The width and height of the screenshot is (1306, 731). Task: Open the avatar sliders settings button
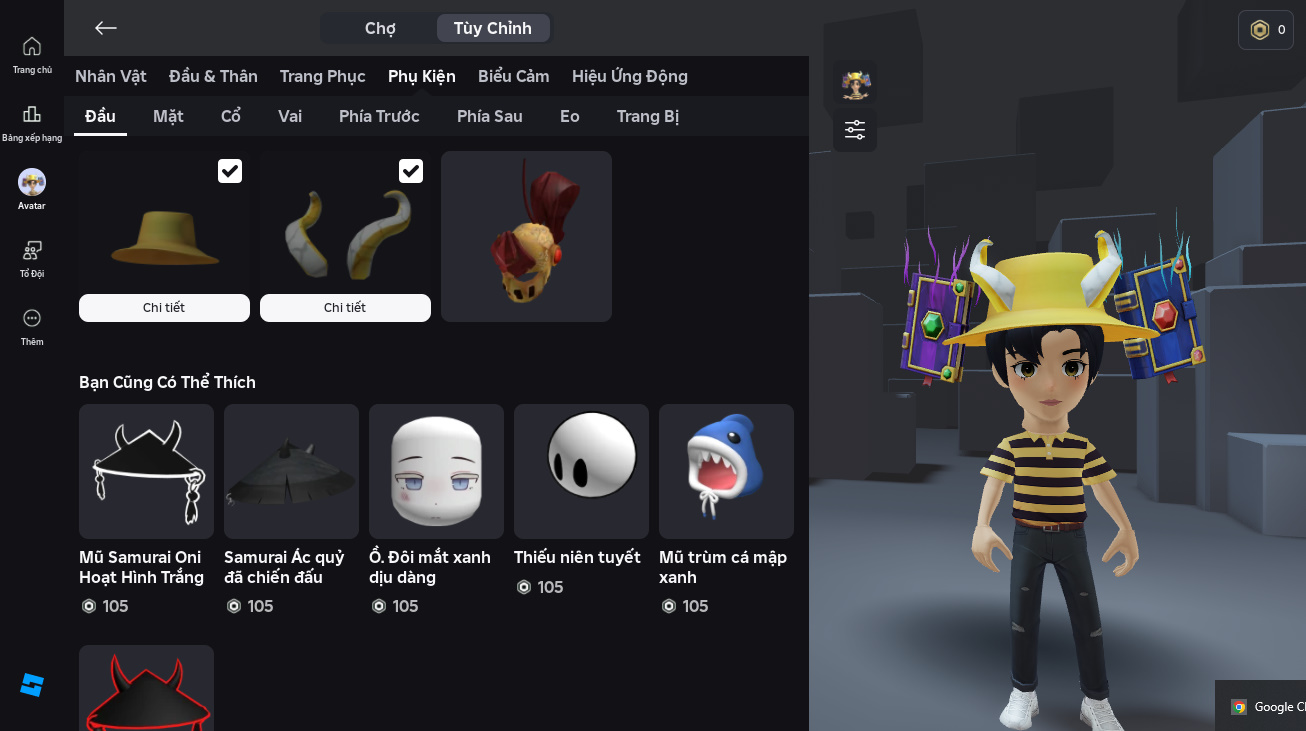855,130
